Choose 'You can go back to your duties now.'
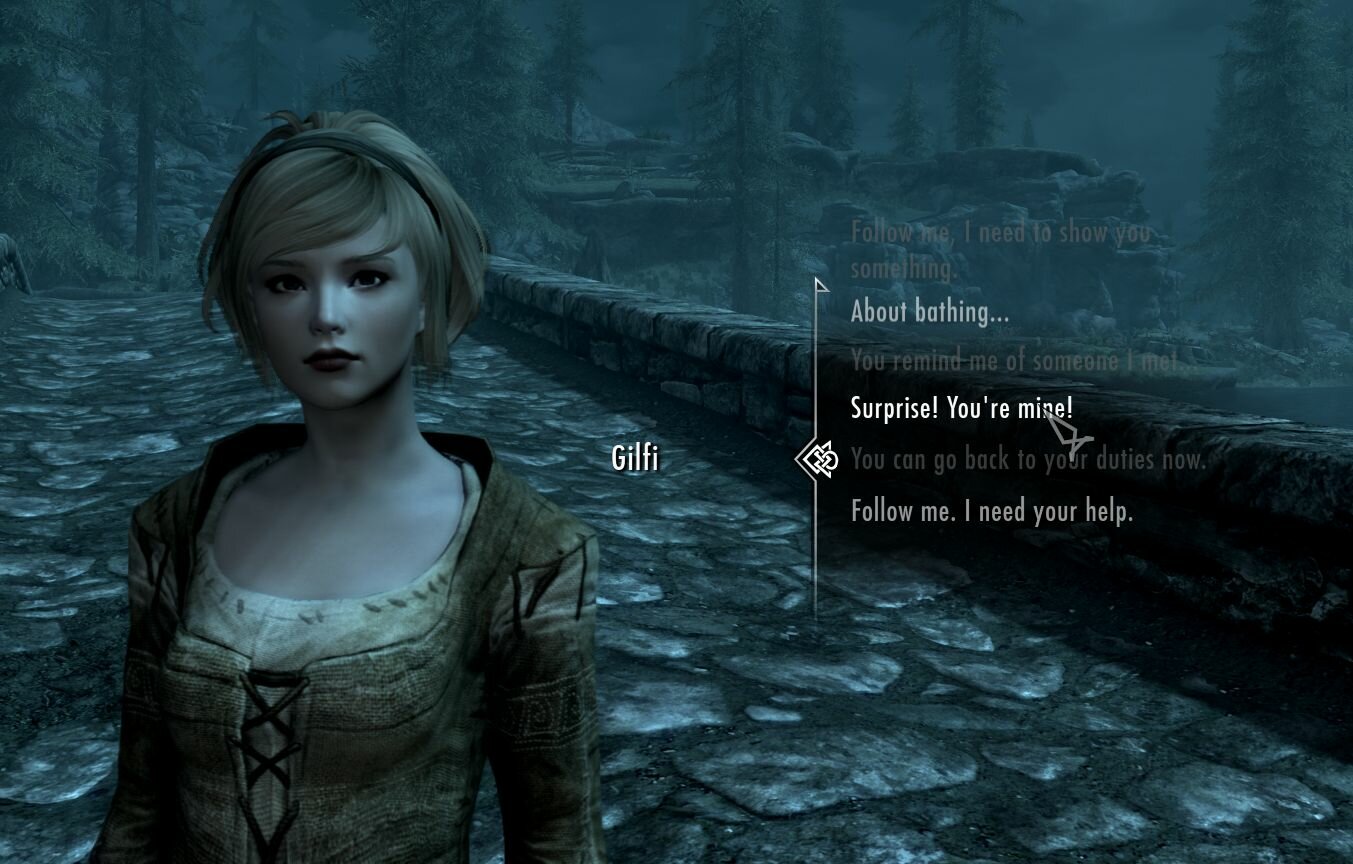1353x864 pixels. pyautogui.click(x=1027, y=459)
